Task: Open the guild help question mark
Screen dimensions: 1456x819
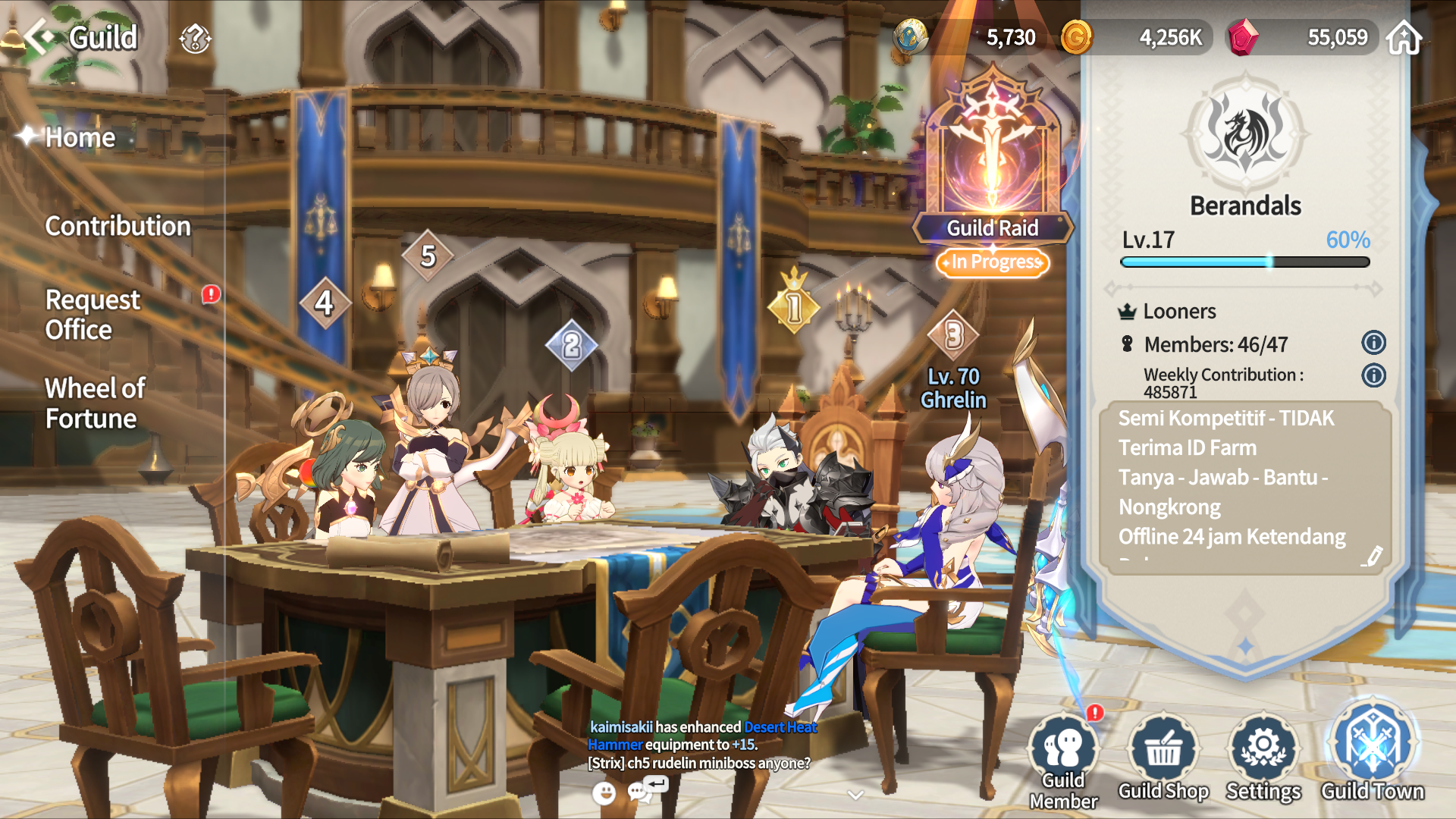Action: click(x=195, y=38)
